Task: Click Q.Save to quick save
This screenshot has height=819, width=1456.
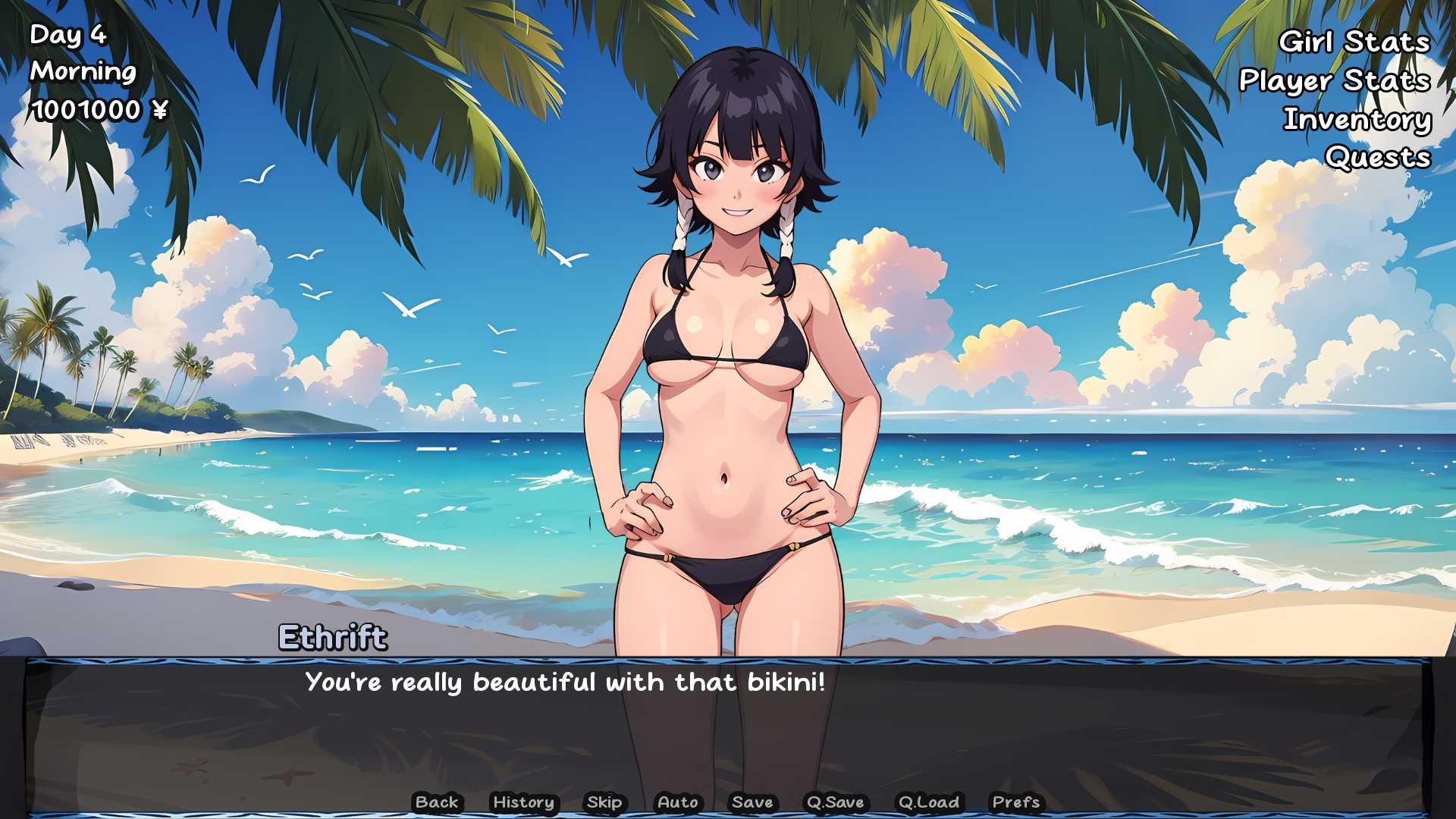Action: [835, 802]
